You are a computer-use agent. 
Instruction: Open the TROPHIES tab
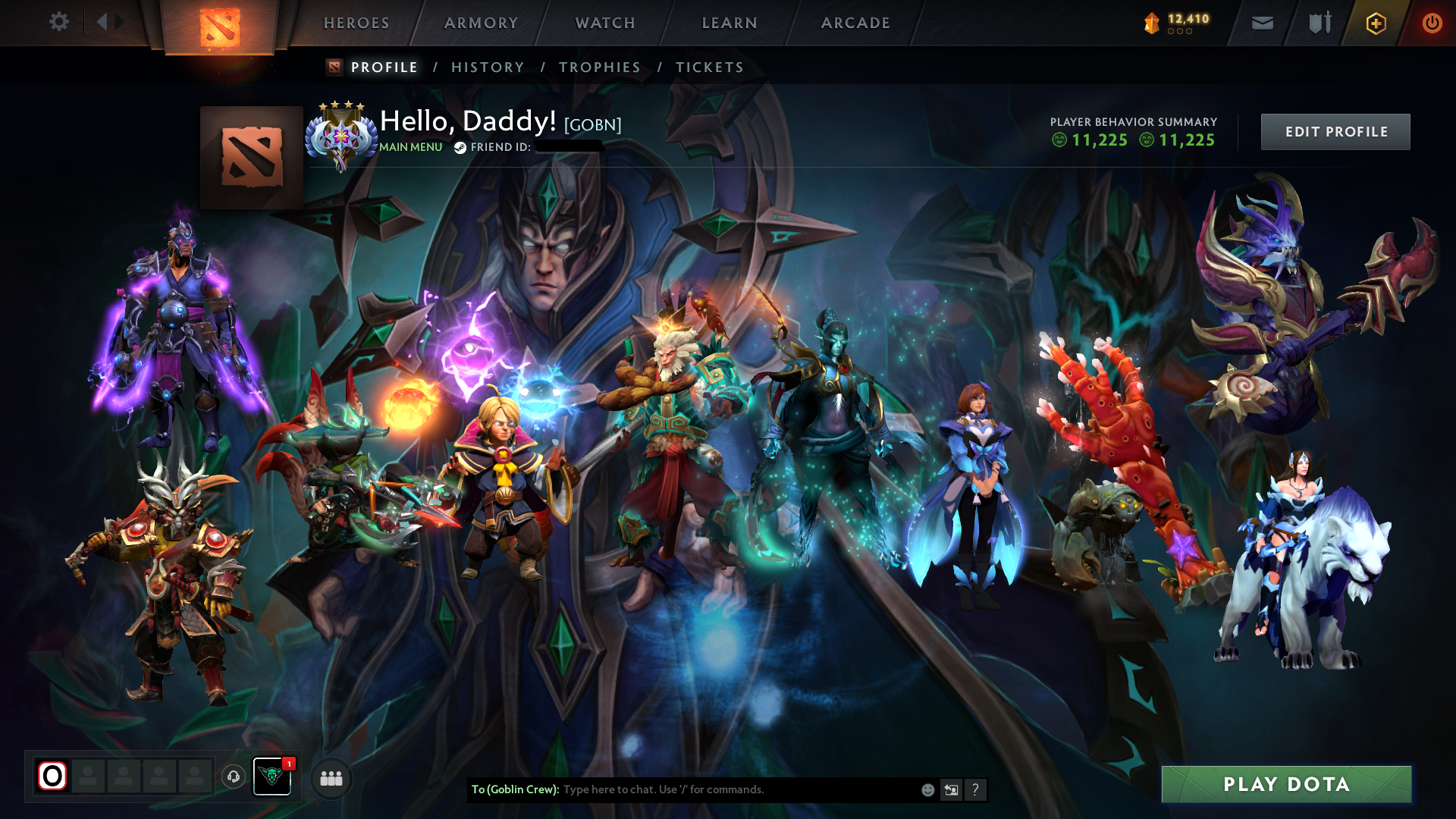[x=599, y=67]
